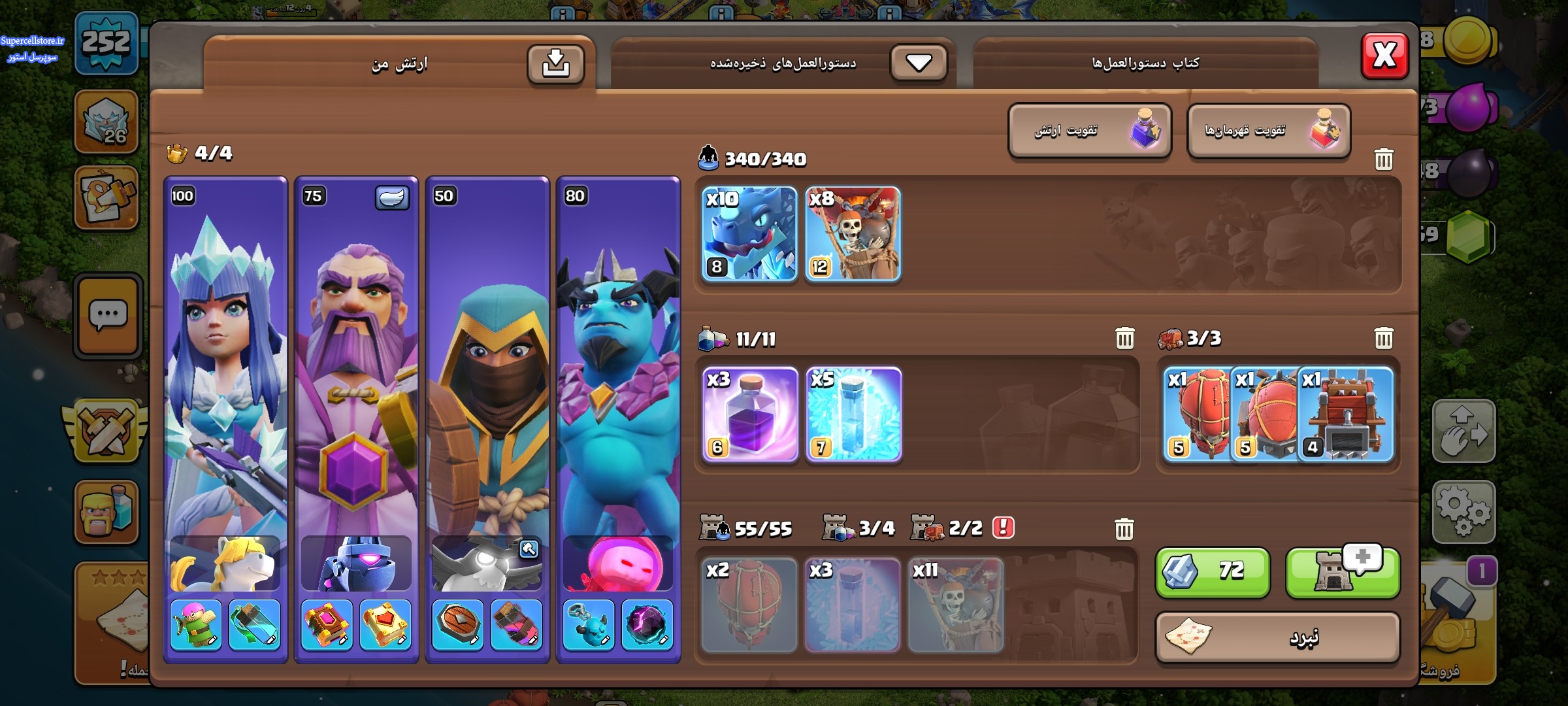Remove siege machines with the trash icon
The height and width of the screenshot is (706, 1568).
click(1383, 339)
